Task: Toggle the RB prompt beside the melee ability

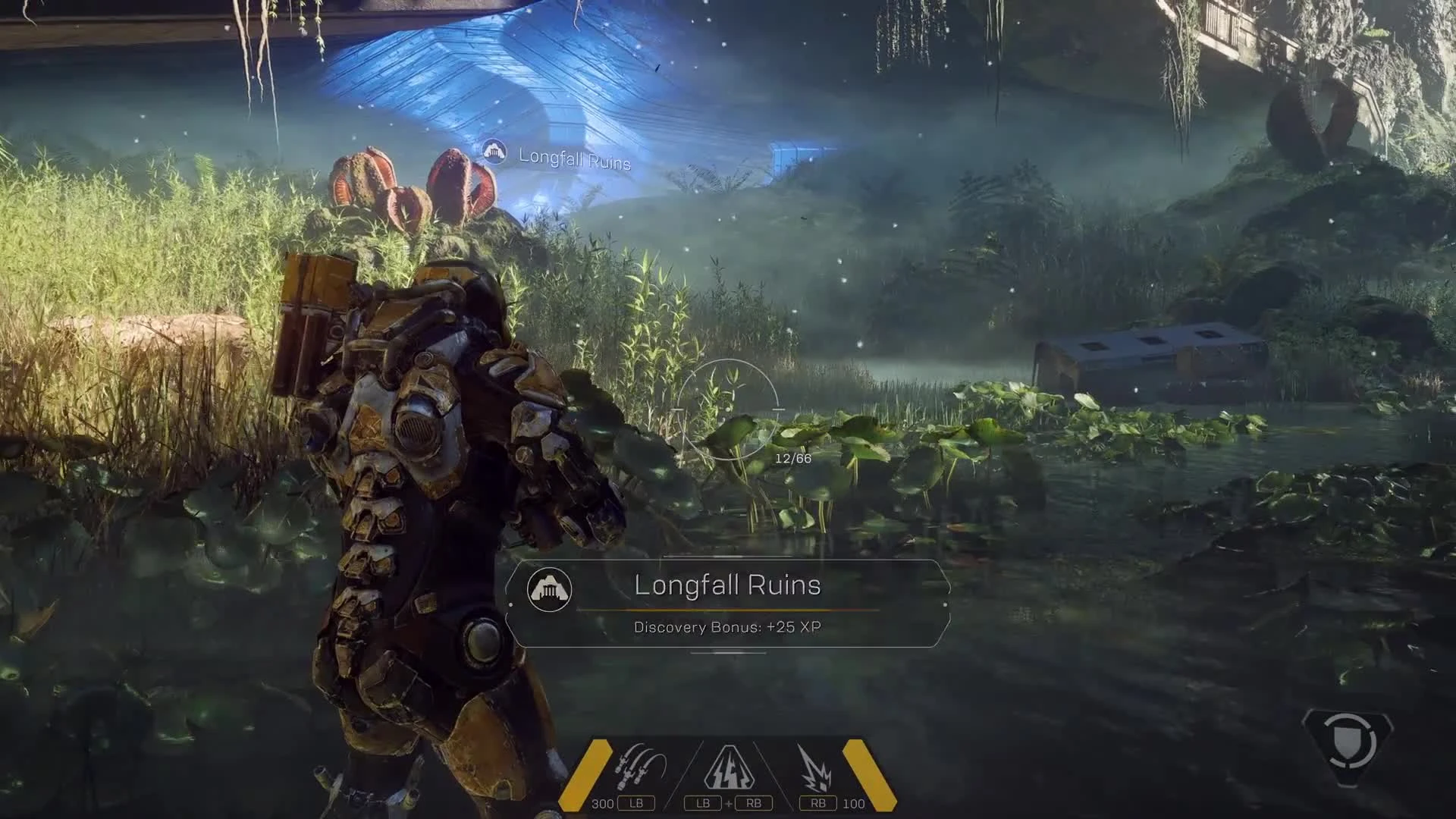Action: point(817,802)
